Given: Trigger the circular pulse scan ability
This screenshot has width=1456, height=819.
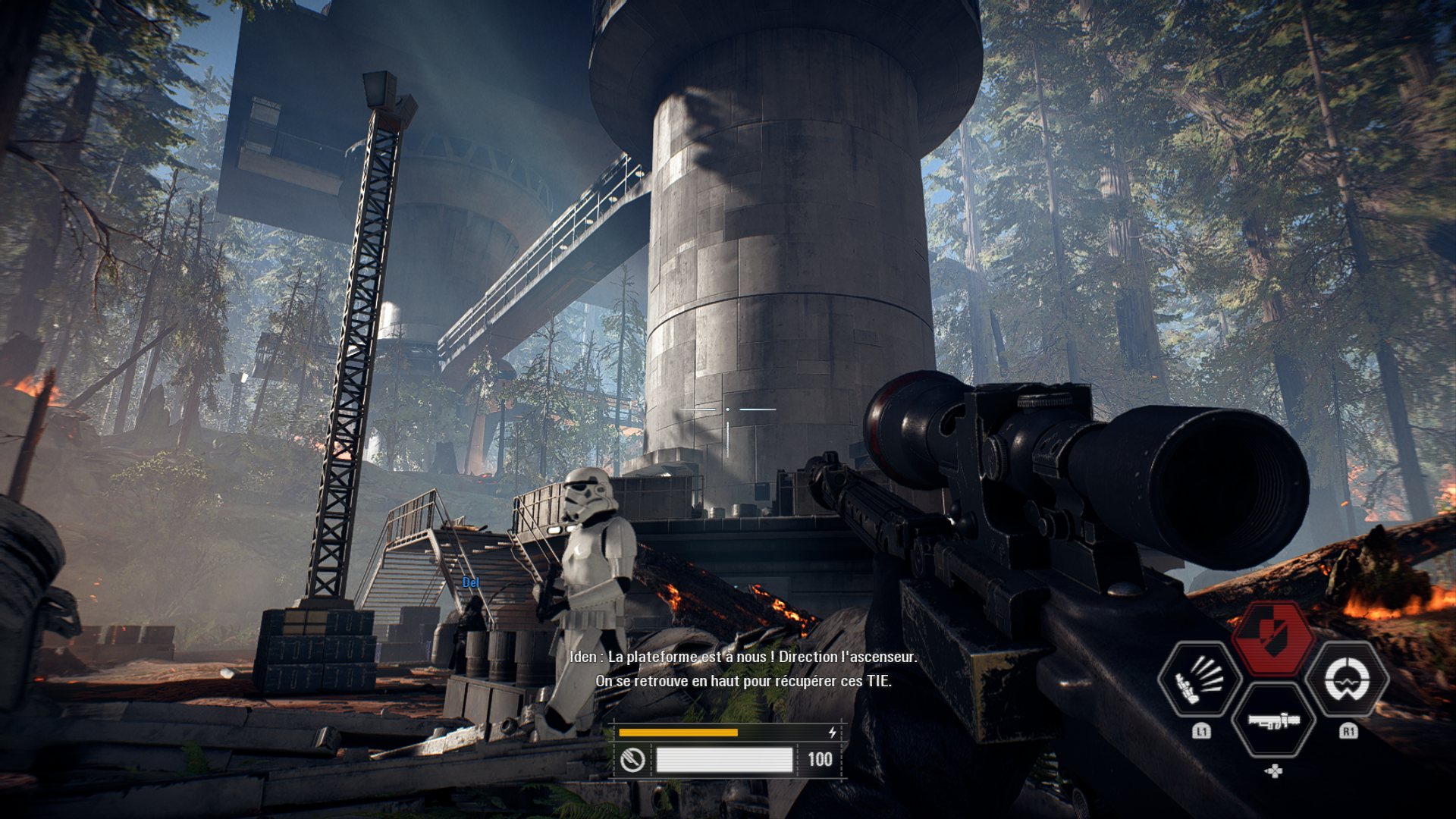Looking at the screenshot, I should click(x=1348, y=679).
